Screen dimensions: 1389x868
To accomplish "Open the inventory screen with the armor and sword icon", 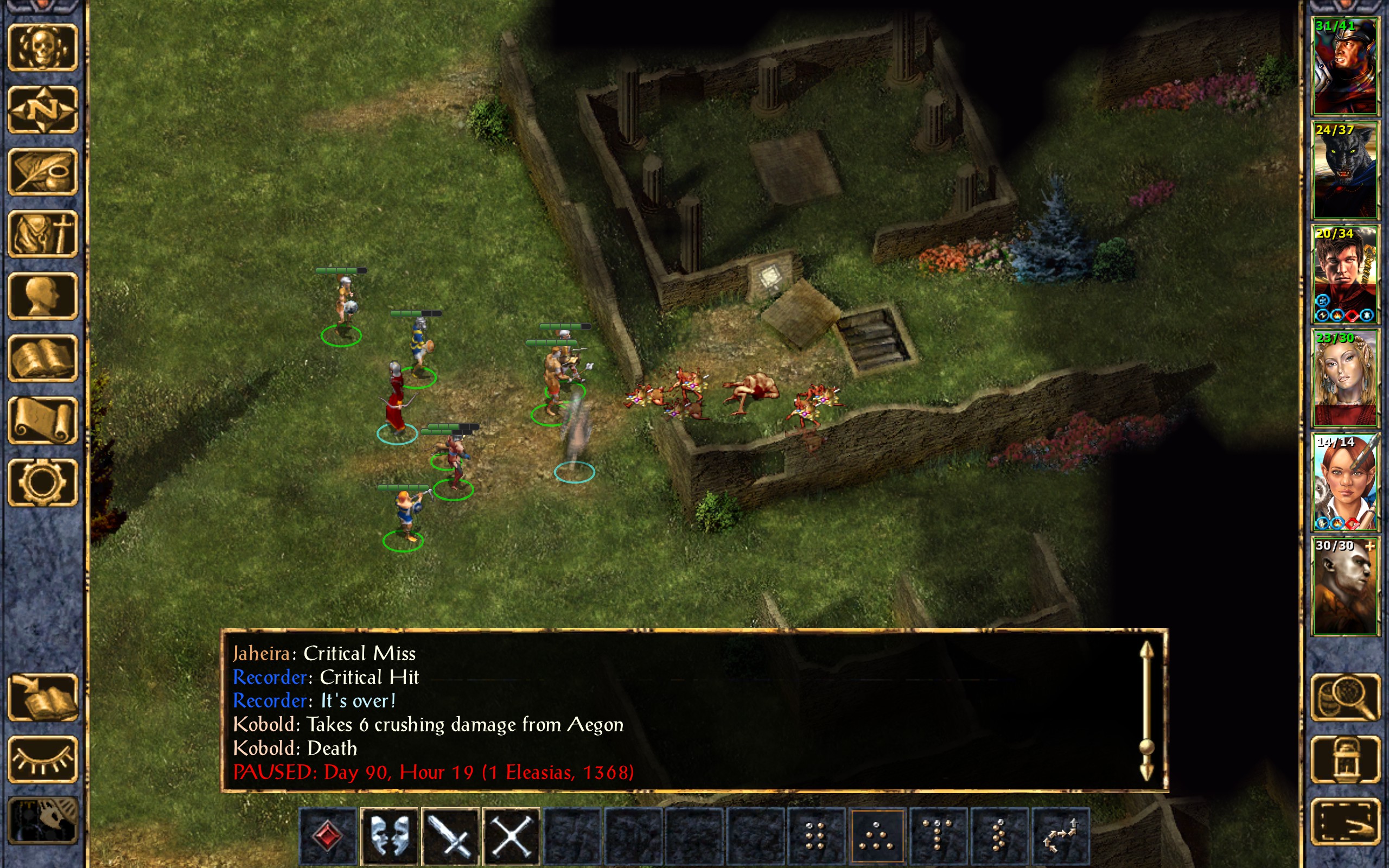I will [42, 234].
